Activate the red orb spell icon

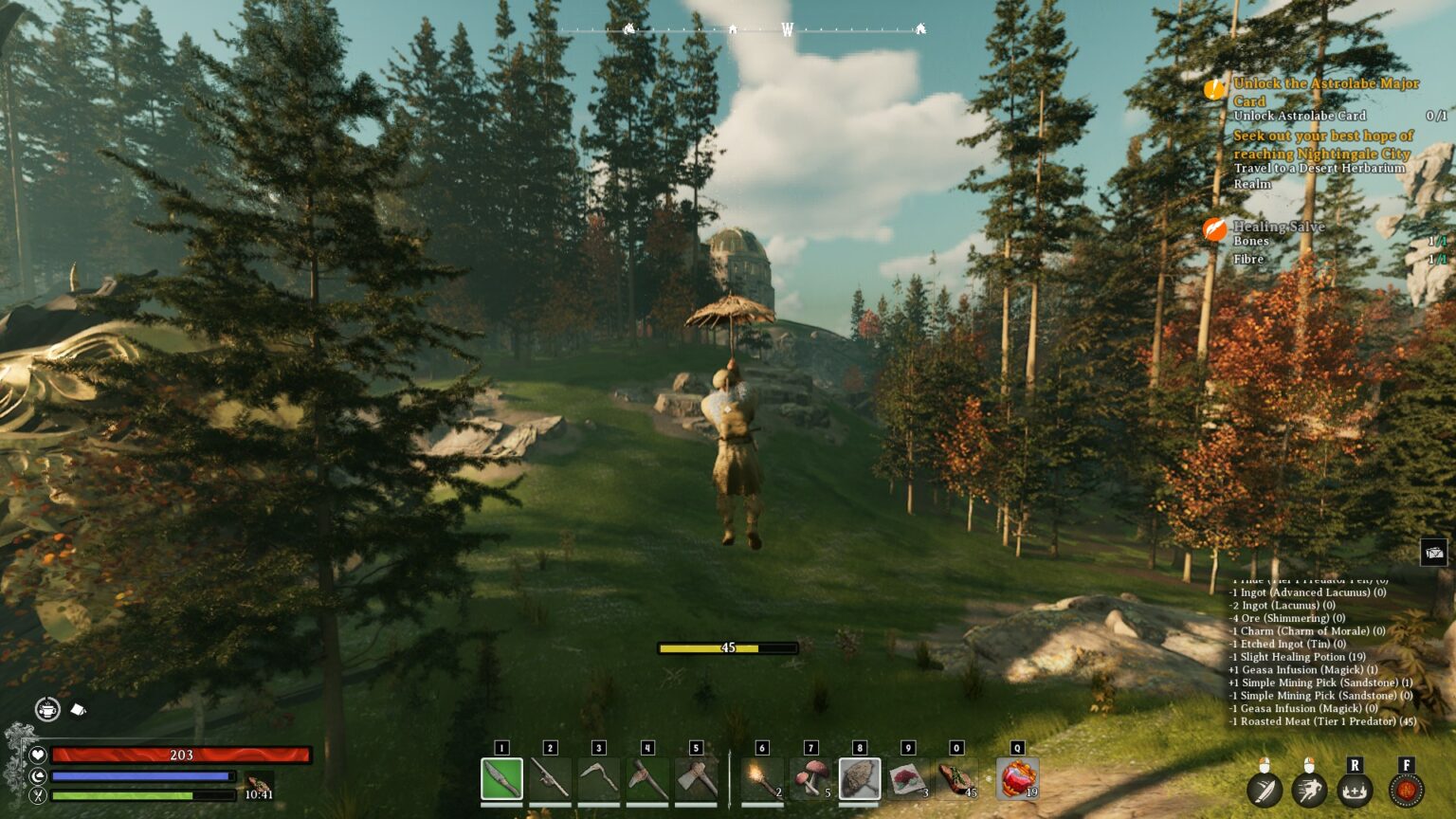[x=1406, y=789]
